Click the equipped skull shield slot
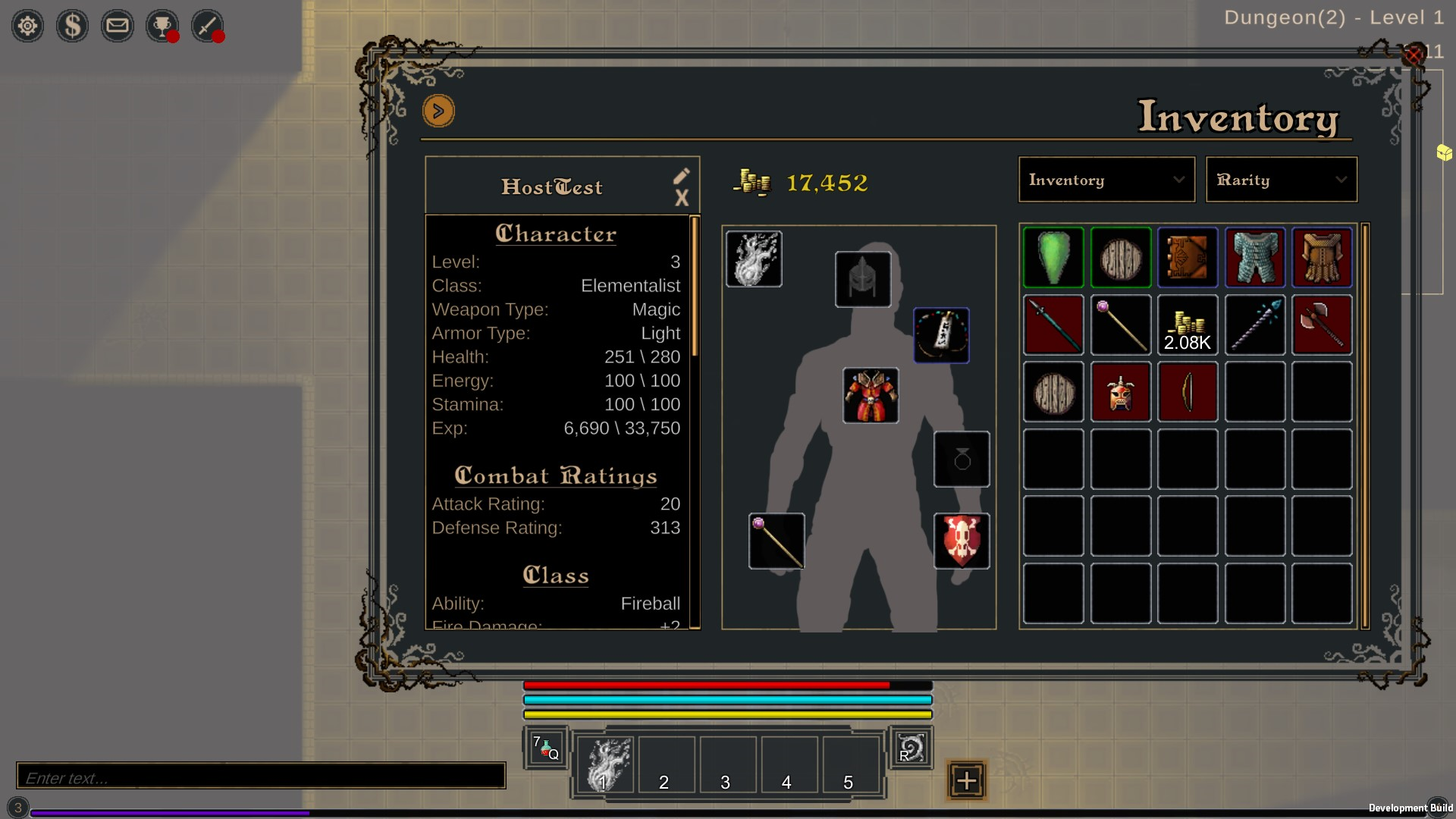1456x819 pixels. pyautogui.click(x=962, y=541)
